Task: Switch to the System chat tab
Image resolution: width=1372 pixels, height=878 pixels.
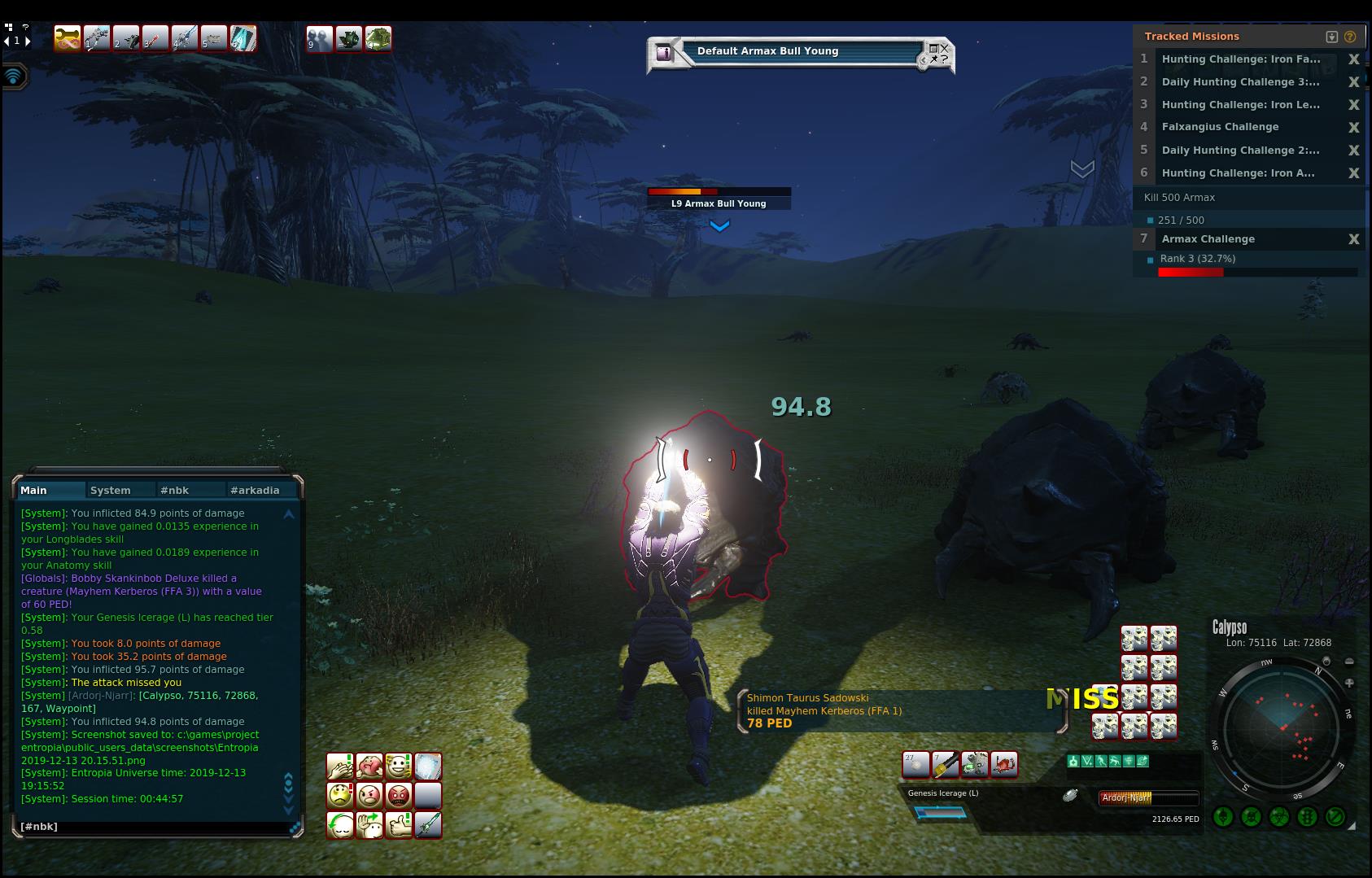Action: point(111,490)
